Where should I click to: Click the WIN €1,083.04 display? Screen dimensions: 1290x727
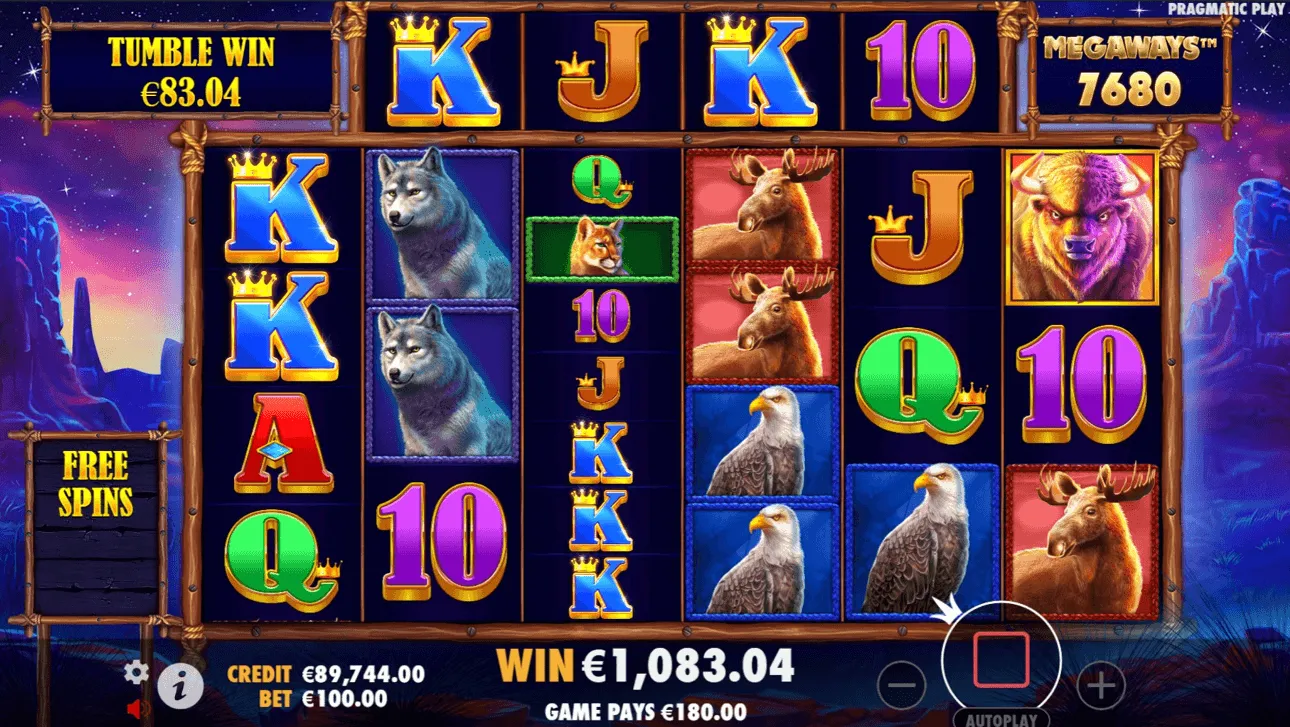coord(645,663)
